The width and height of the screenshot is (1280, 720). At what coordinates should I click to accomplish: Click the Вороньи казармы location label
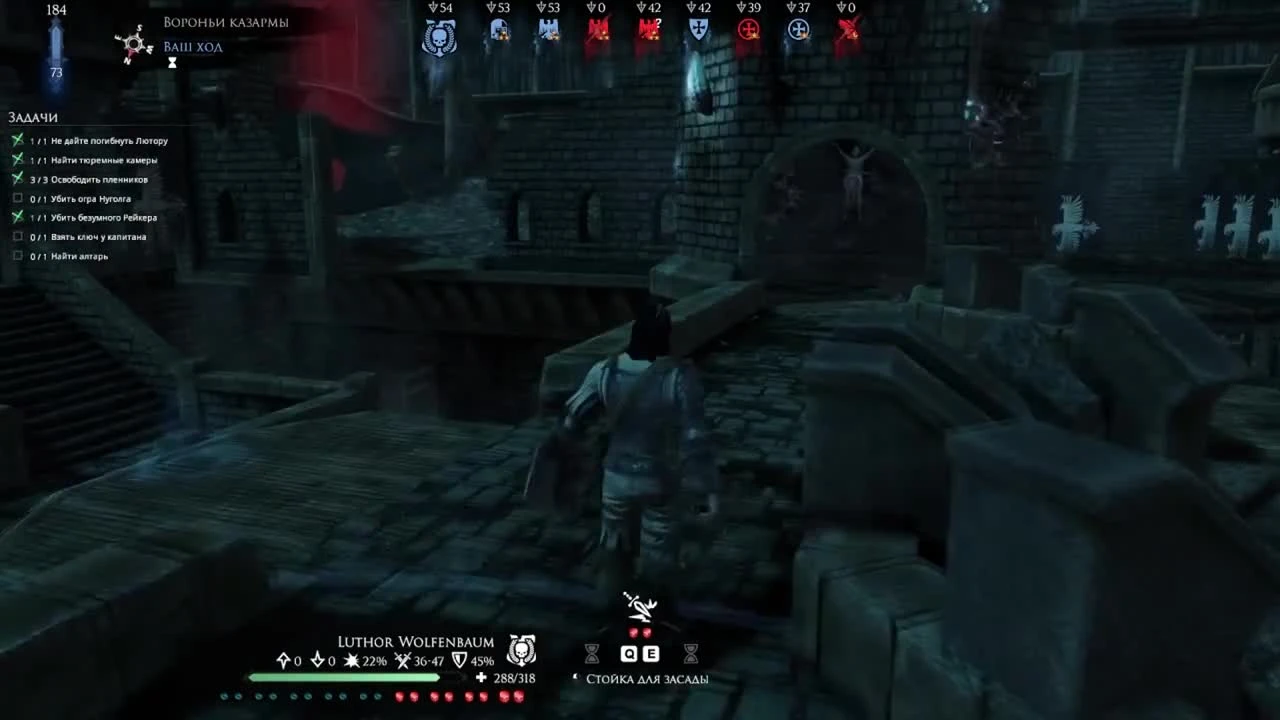tap(225, 21)
